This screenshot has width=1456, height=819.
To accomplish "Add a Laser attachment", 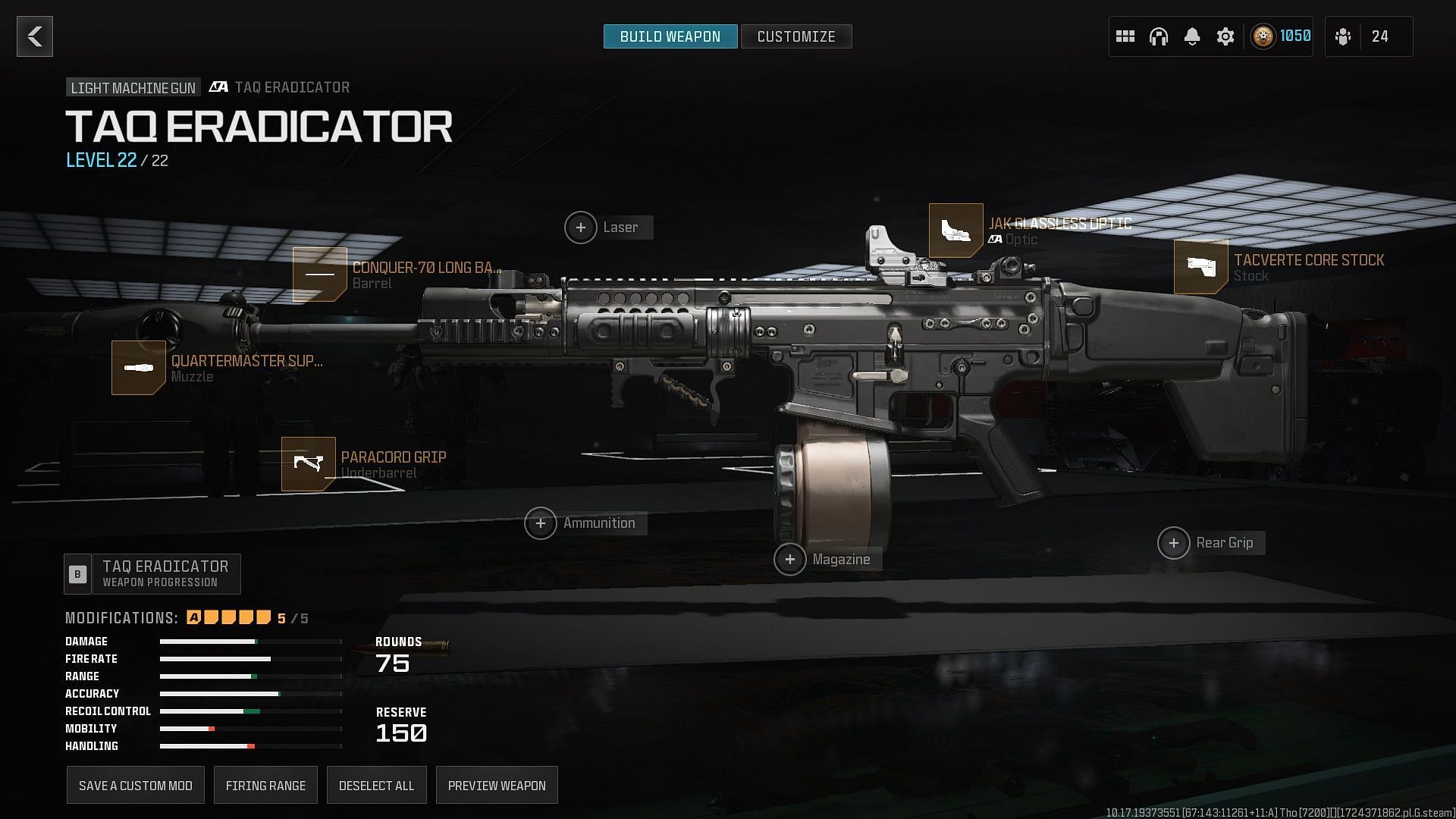I will pyautogui.click(x=581, y=227).
